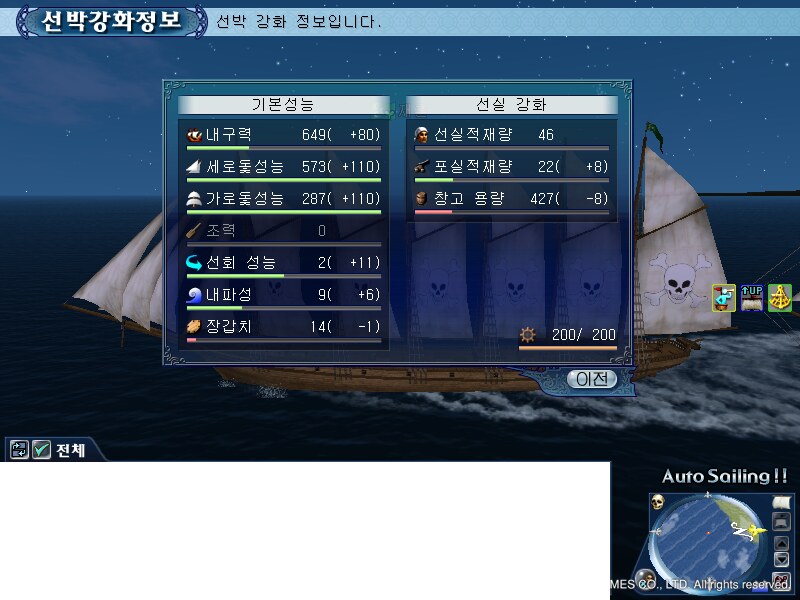This screenshot has width=800, height=600.
Task: Click the minimap down-arrow button
Action: tap(782, 560)
